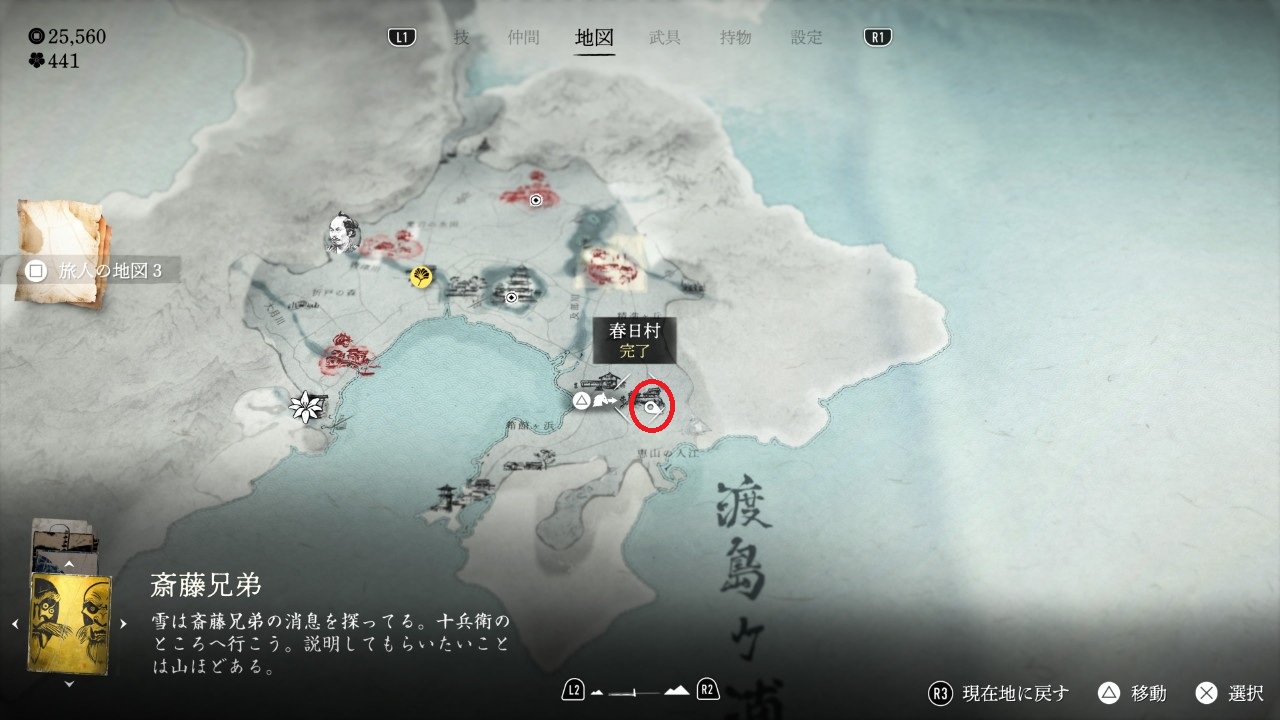Viewport: 1280px width, 720px height.
Task: Switch to the 技 (skills) tab
Action: point(461,38)
